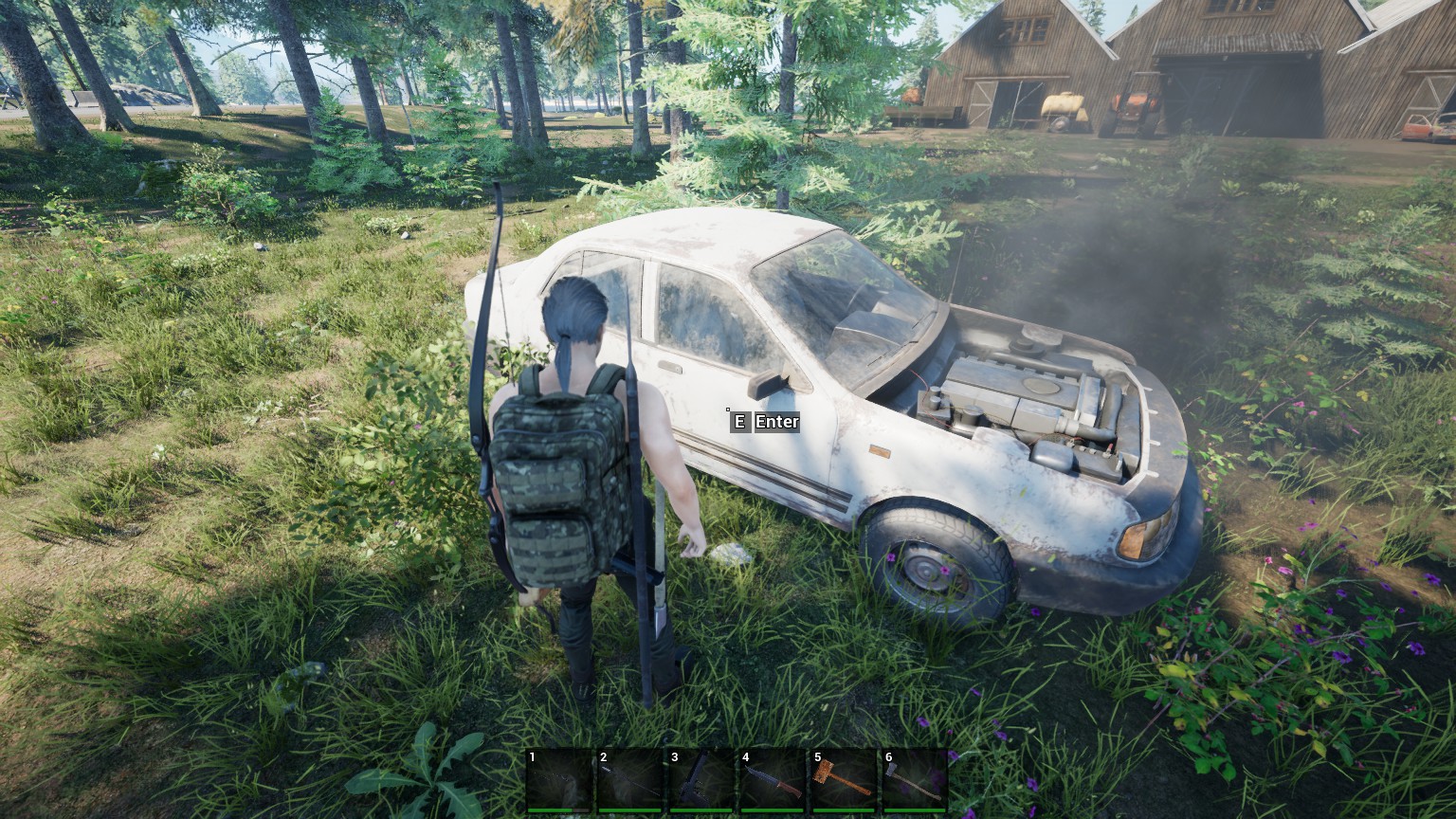Select the spear in hotbar slot 2
1456x819 pixels.
pyautogui.click(x=630, y=781)
